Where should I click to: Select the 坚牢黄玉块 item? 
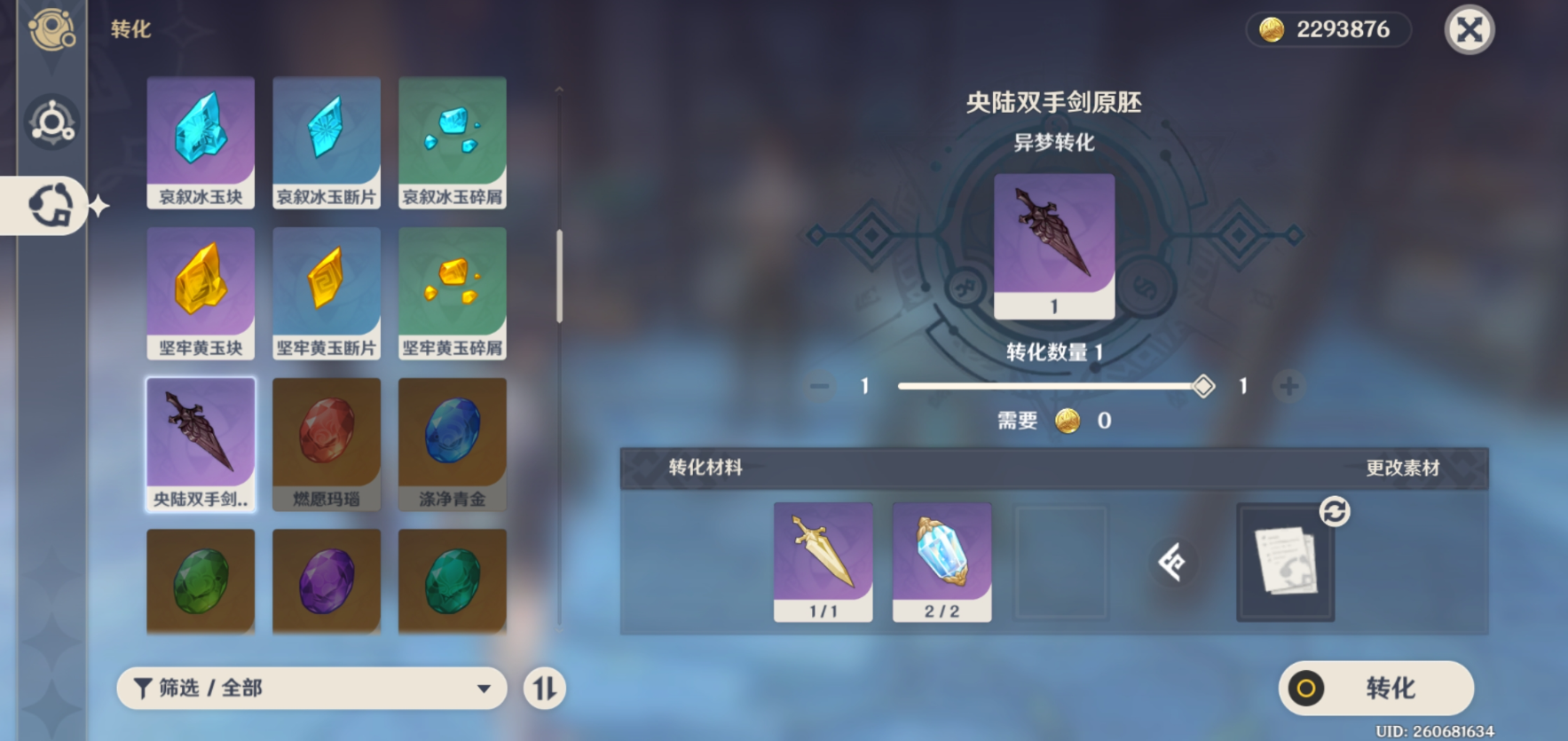point(201,293)
